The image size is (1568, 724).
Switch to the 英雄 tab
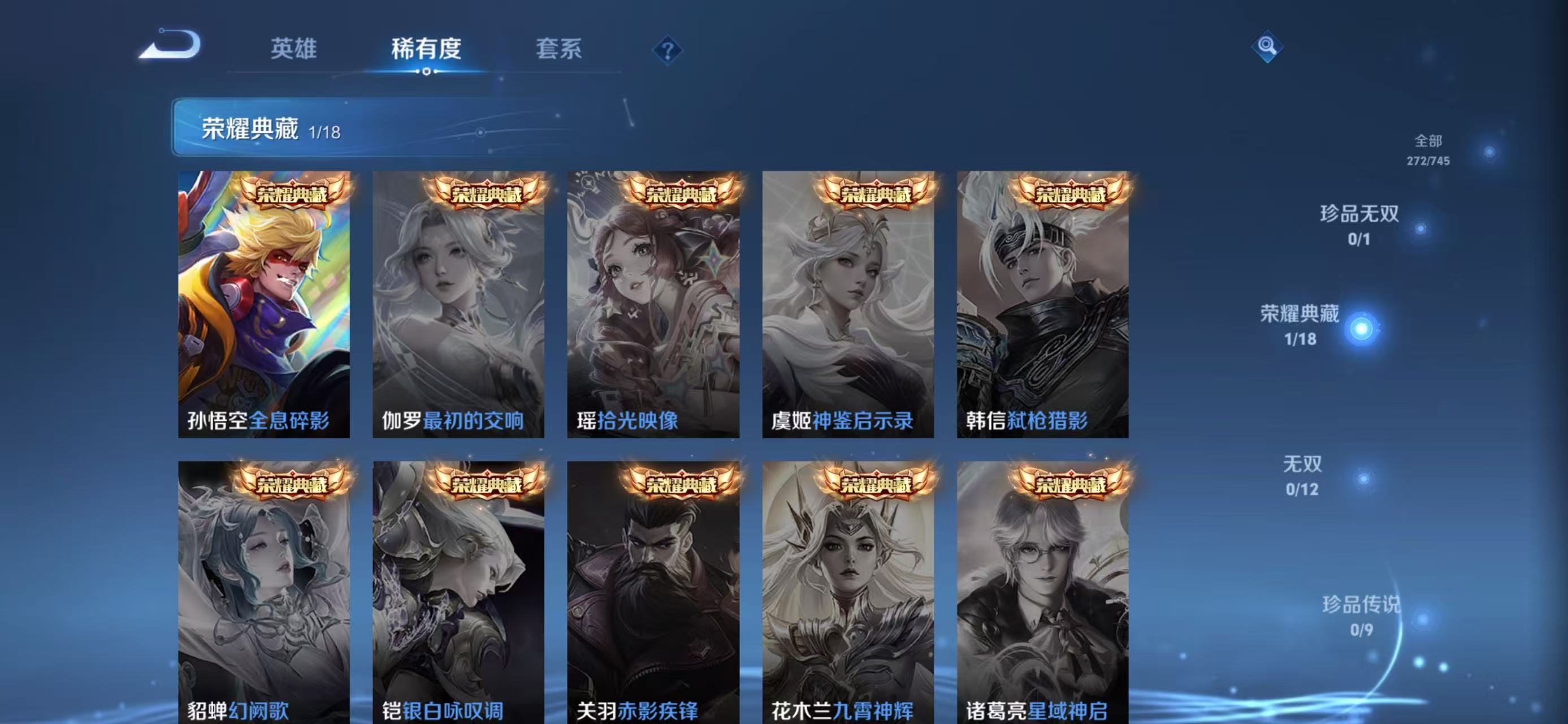click(293, 49)
